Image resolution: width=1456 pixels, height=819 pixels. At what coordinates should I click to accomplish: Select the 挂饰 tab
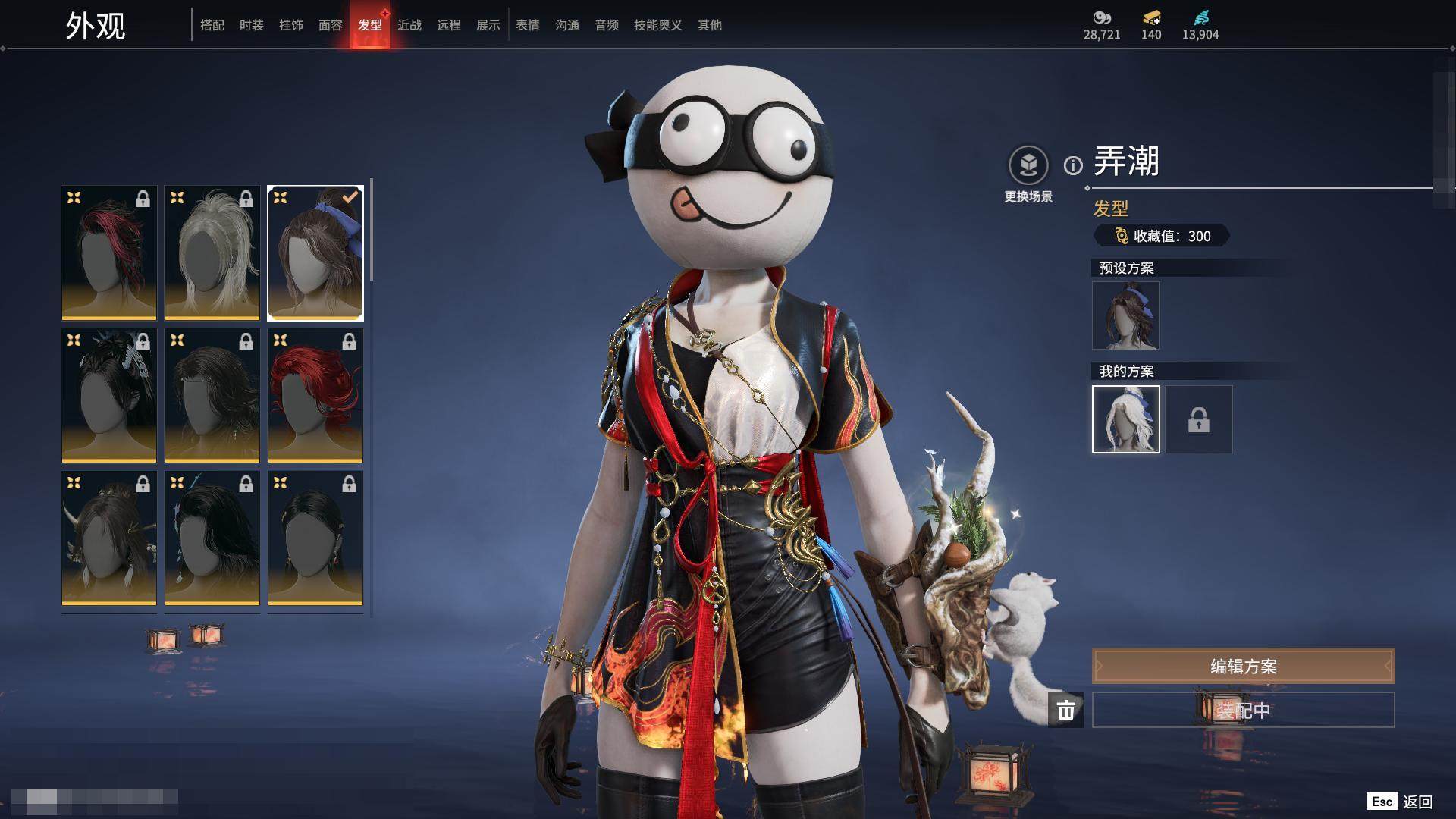coord(291,25)
